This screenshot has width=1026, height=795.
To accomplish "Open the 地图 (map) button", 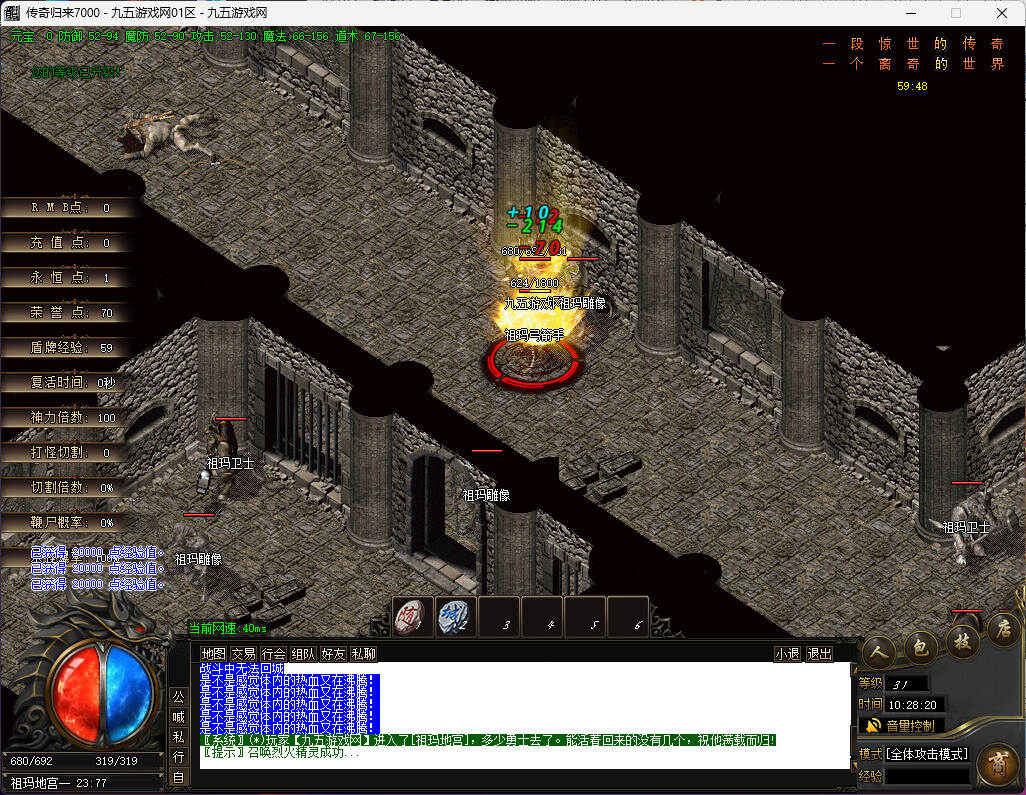I will point(214,654).
